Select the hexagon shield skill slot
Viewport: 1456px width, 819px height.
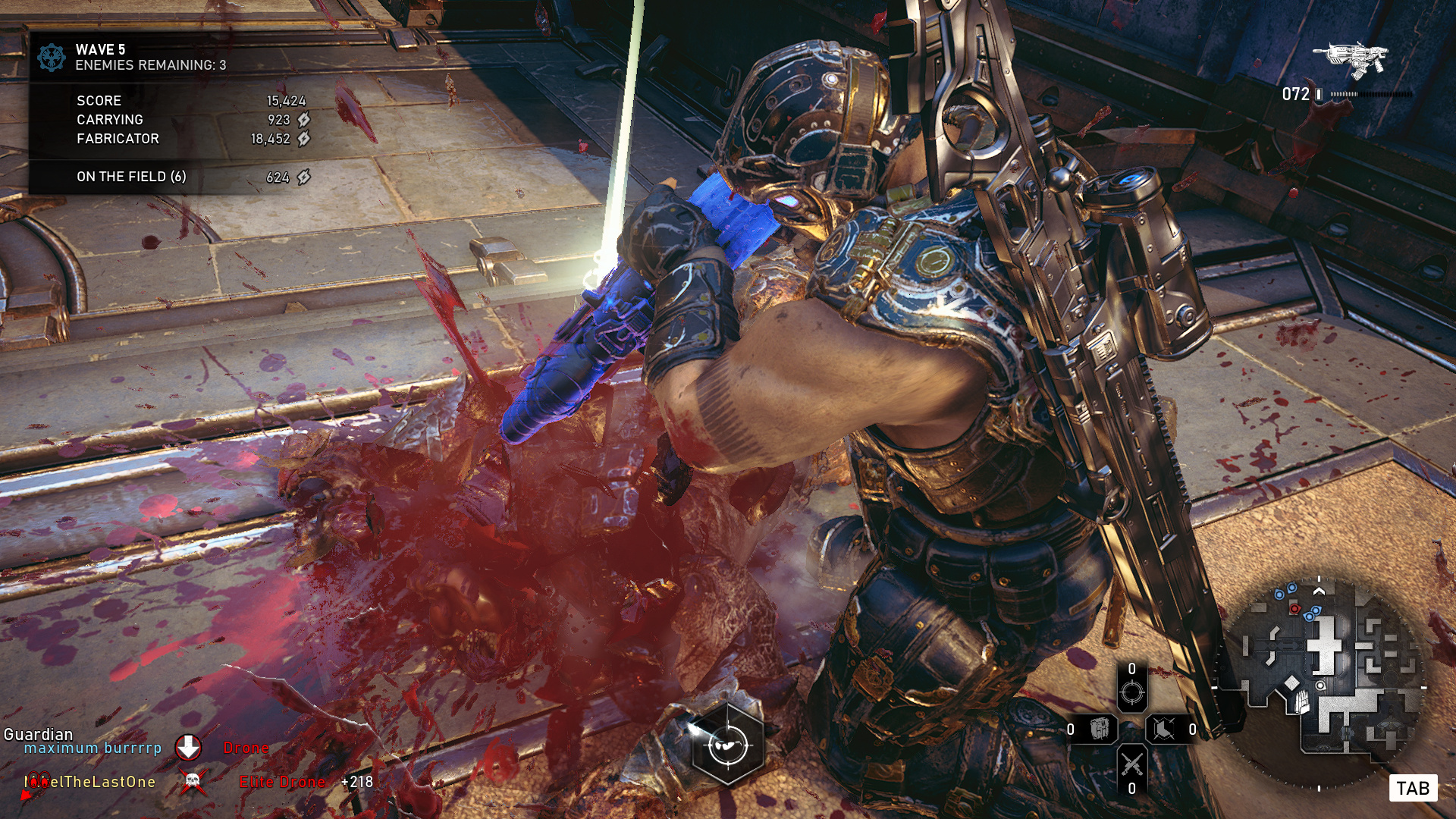tap(1164, 730)
